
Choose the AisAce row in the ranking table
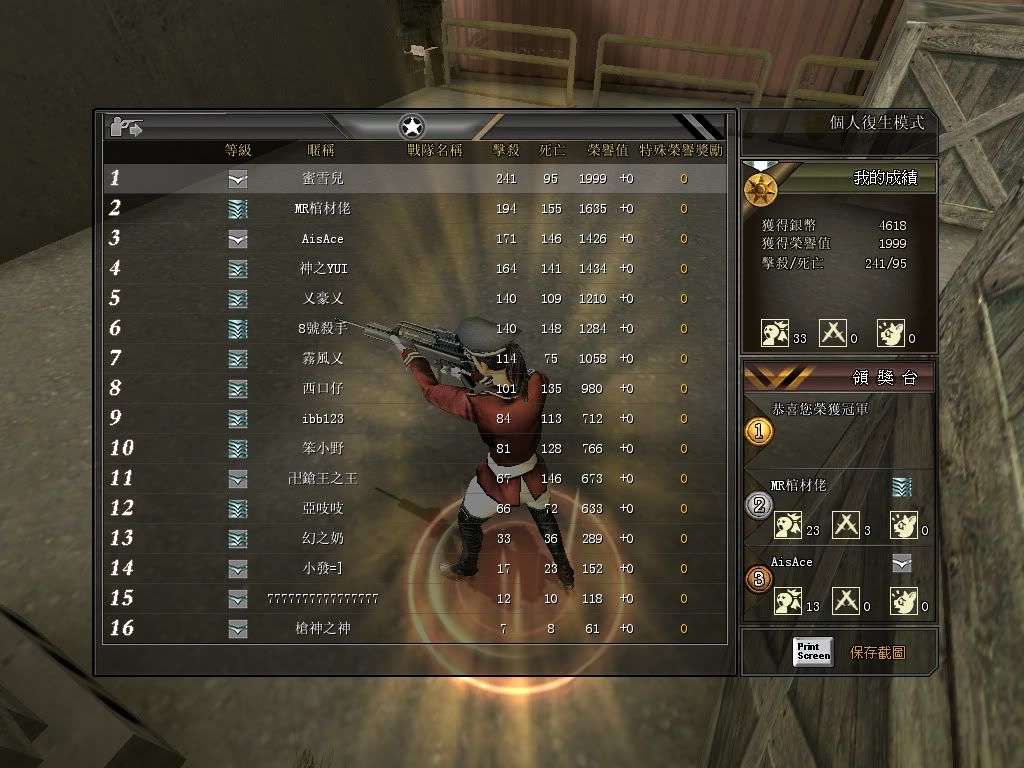pyautogui.click(x=322, y=239)
